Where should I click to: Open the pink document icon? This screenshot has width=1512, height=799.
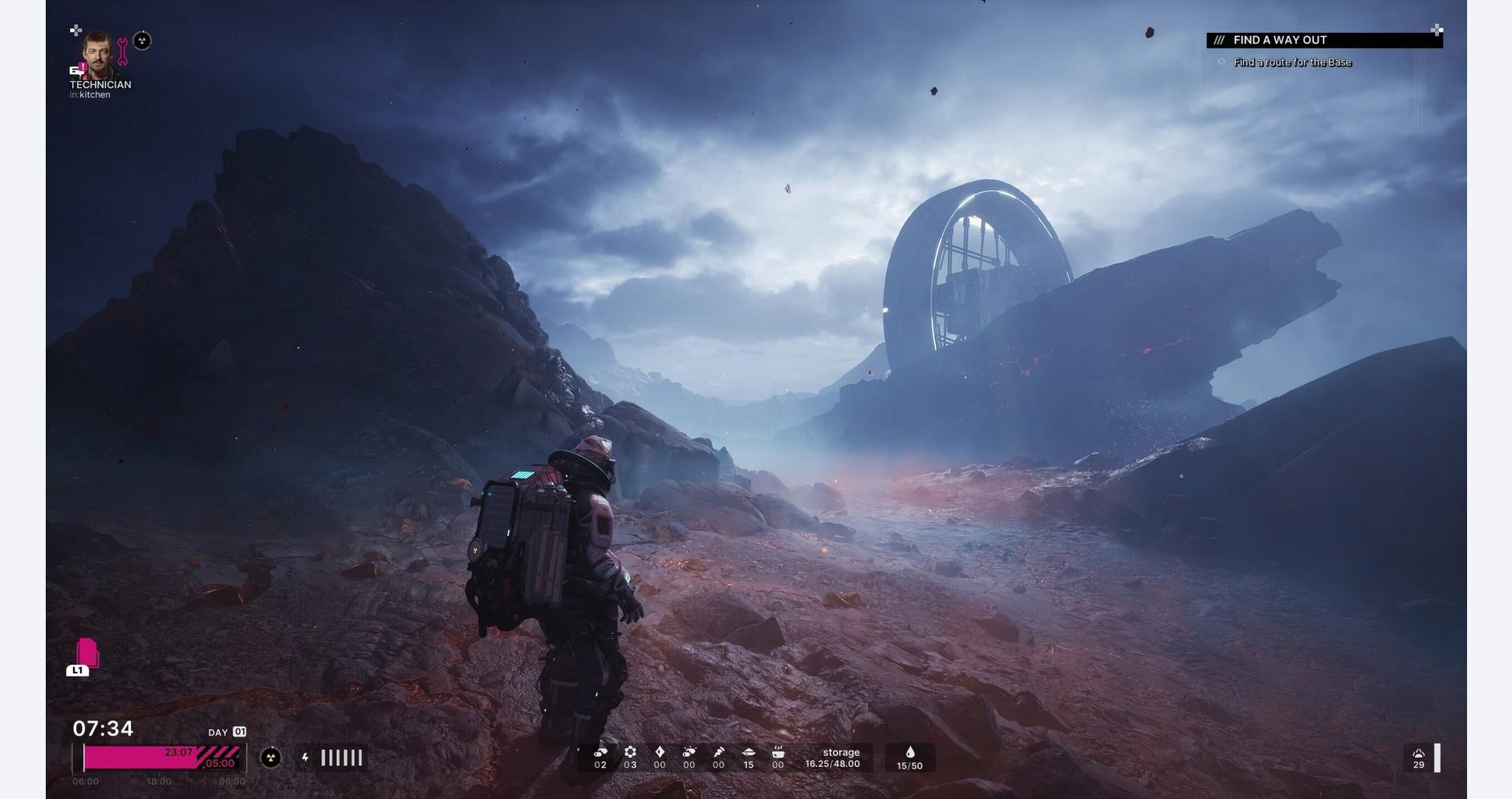(87, 653)
